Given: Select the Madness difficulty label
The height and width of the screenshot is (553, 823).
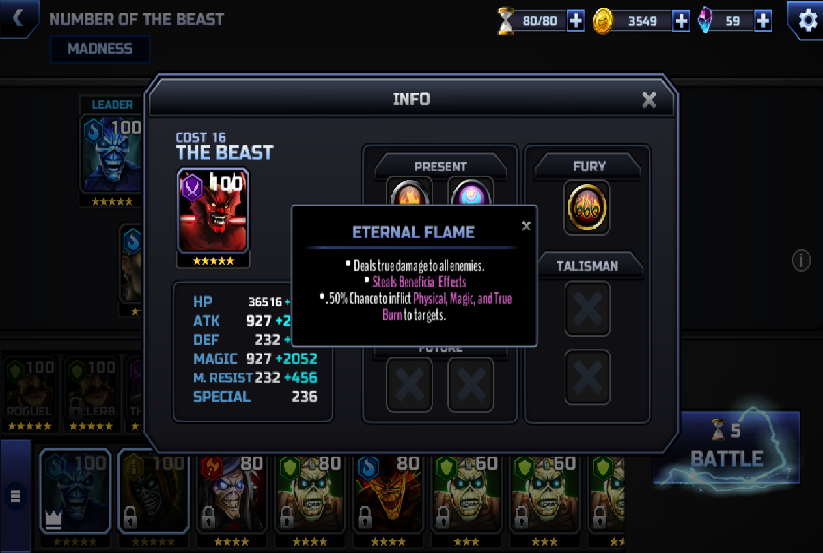Looking at the screenshot, I should [x=99, y=49].
